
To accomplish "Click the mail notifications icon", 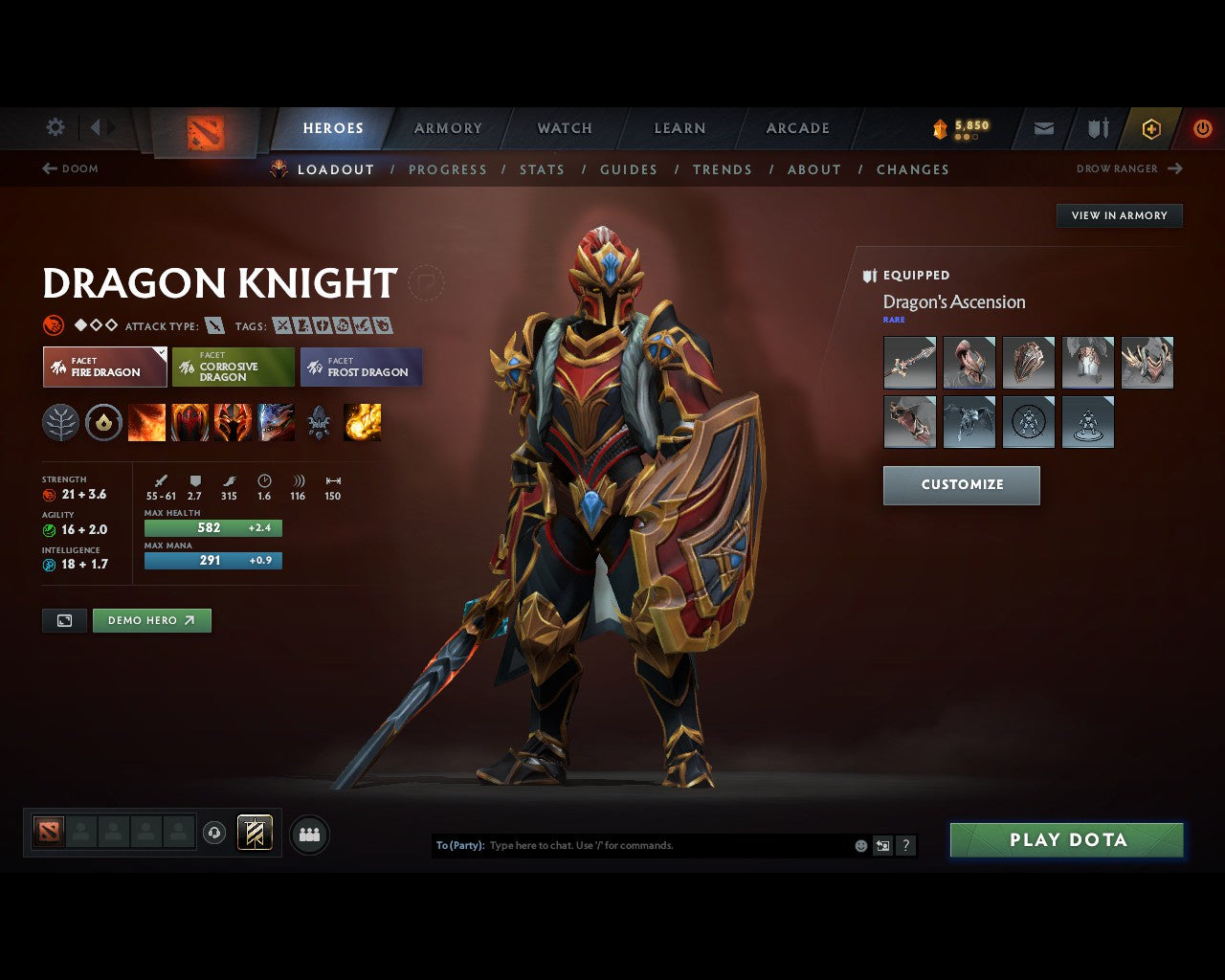I will click(1042, 127).
